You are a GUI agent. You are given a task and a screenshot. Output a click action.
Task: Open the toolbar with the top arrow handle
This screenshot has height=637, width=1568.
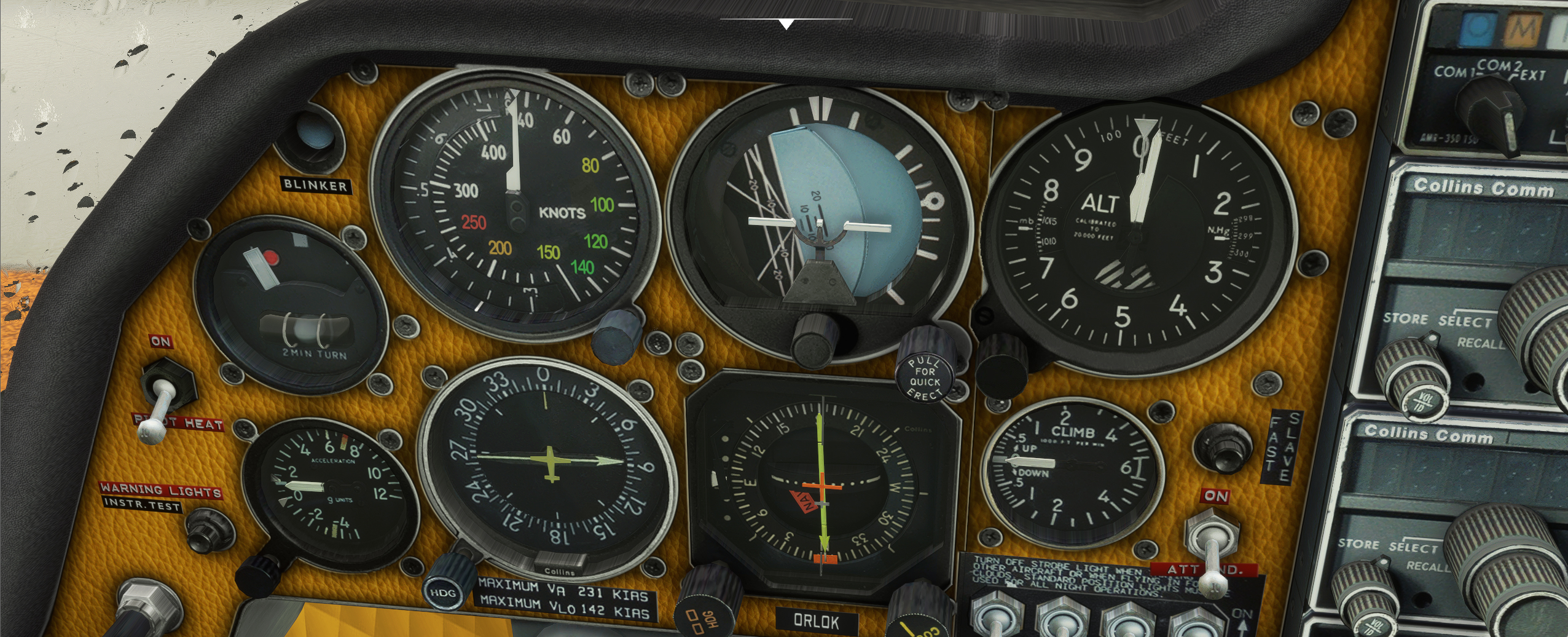click(x=786, y=24)
